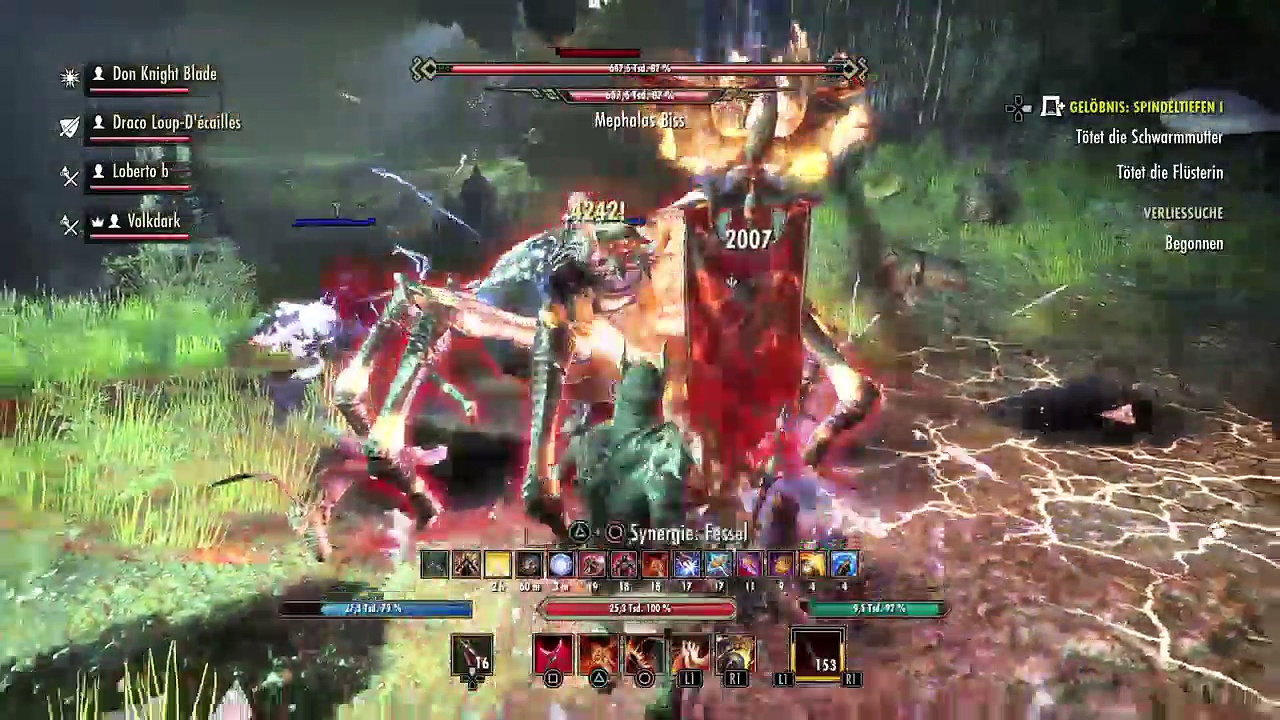Activate the spiked flame ability on Circle

644,654
